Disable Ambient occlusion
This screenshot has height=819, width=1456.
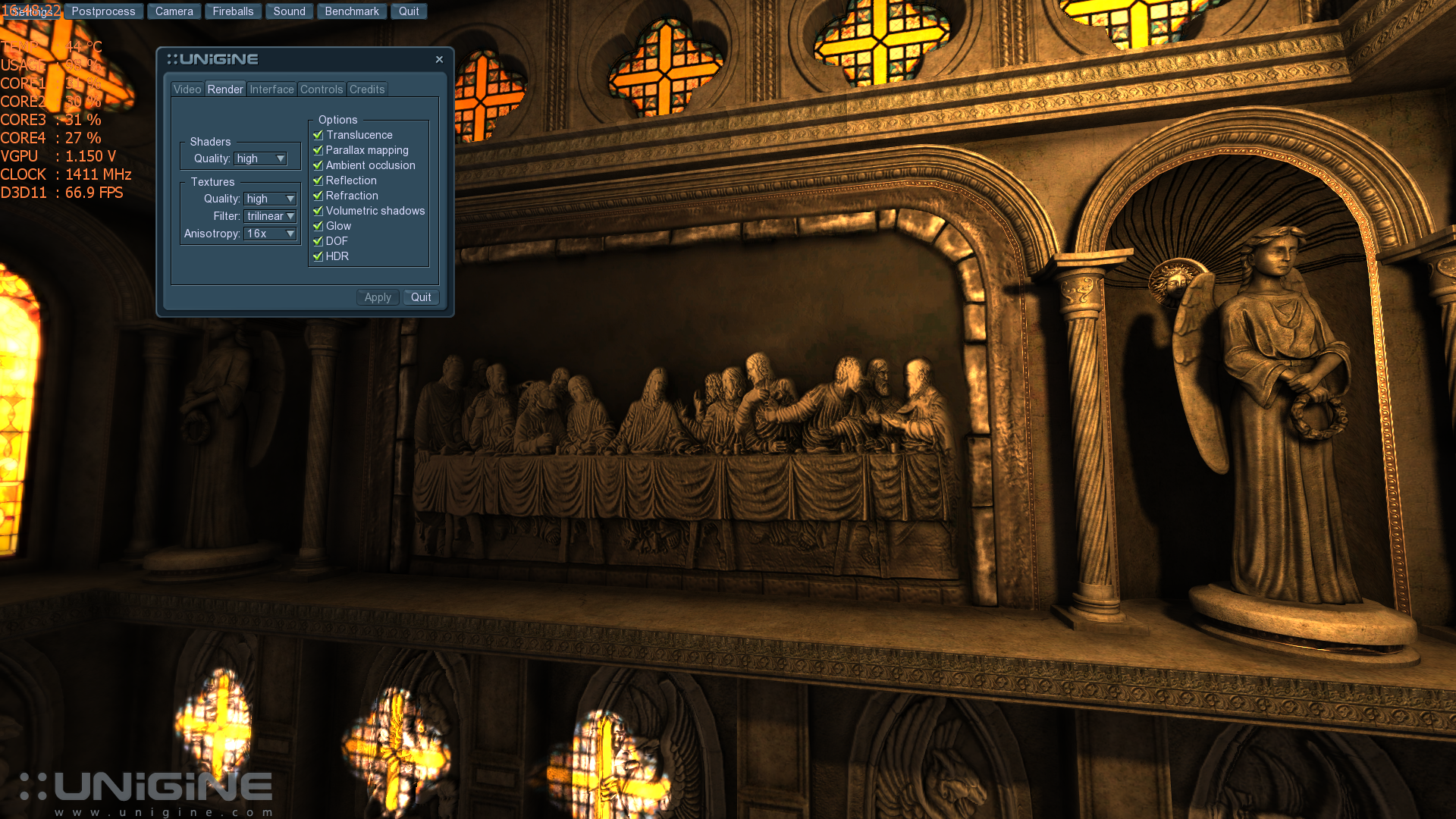pos(318,165)
